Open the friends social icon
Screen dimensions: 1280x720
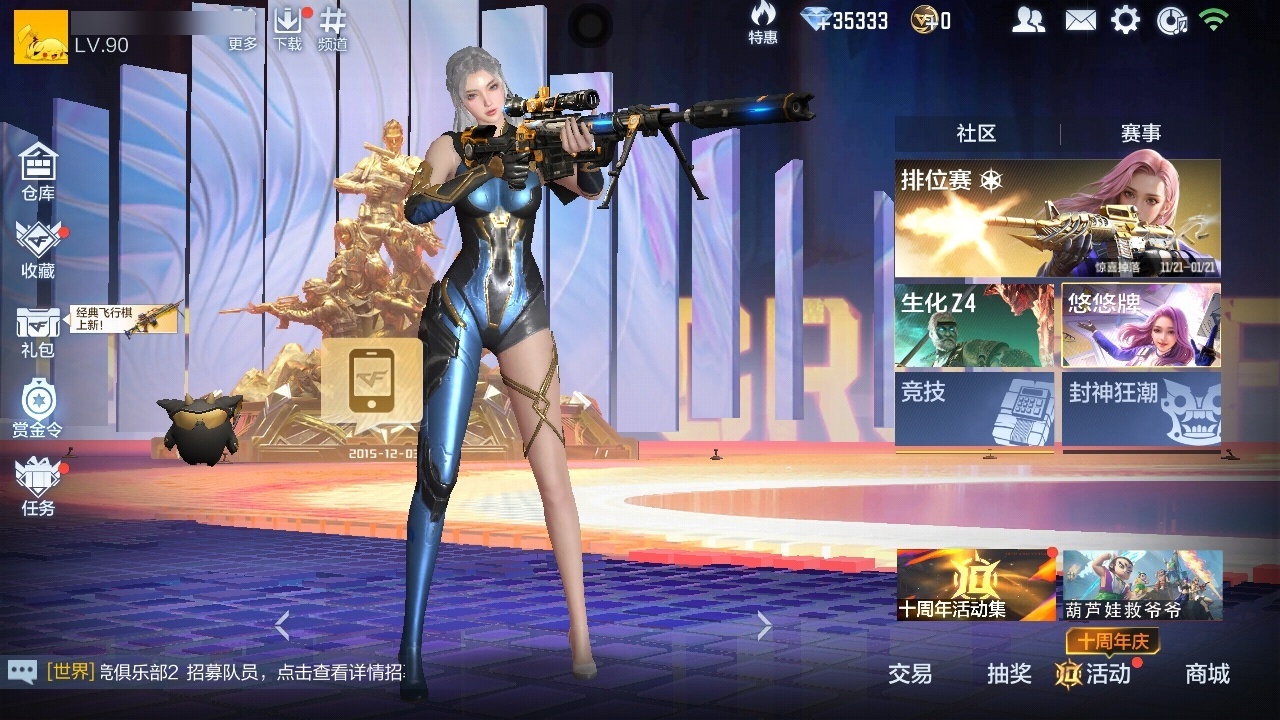pos(1028,18)
